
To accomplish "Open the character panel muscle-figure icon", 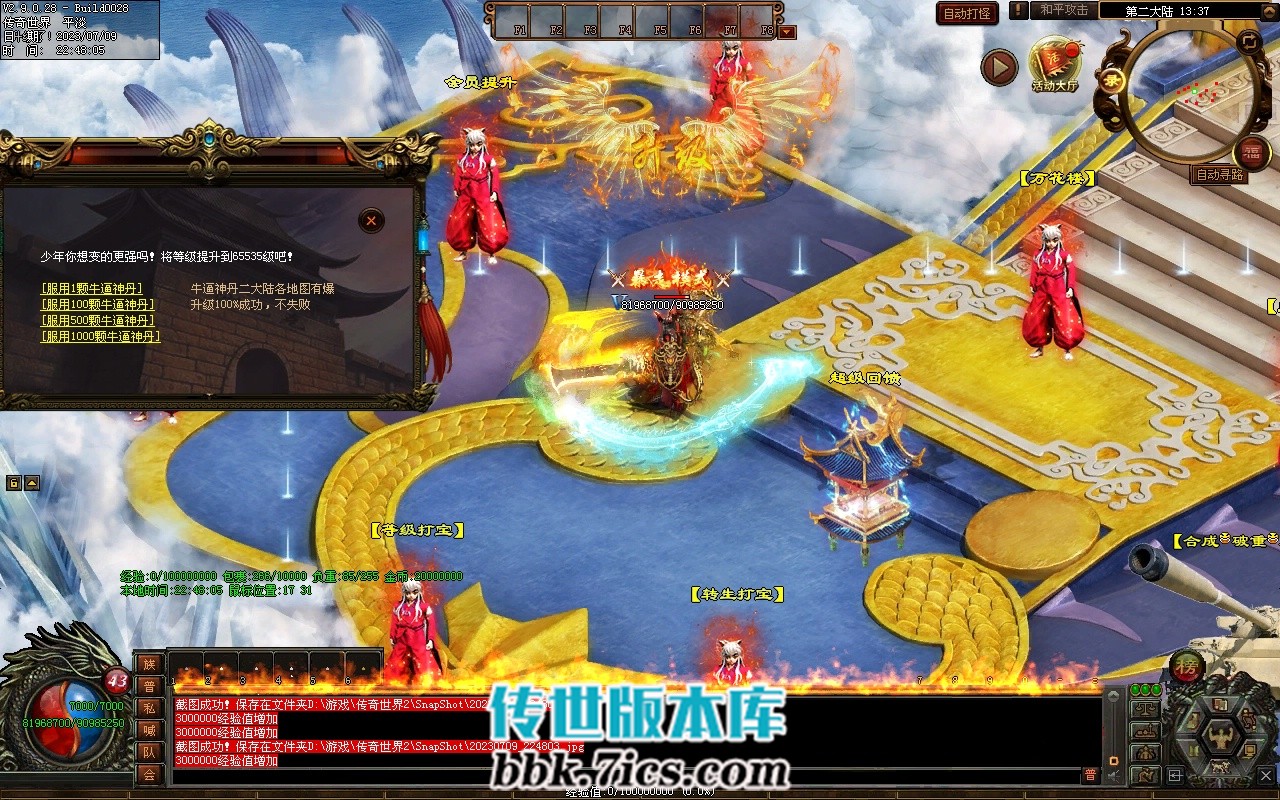I will [1220, 738].
